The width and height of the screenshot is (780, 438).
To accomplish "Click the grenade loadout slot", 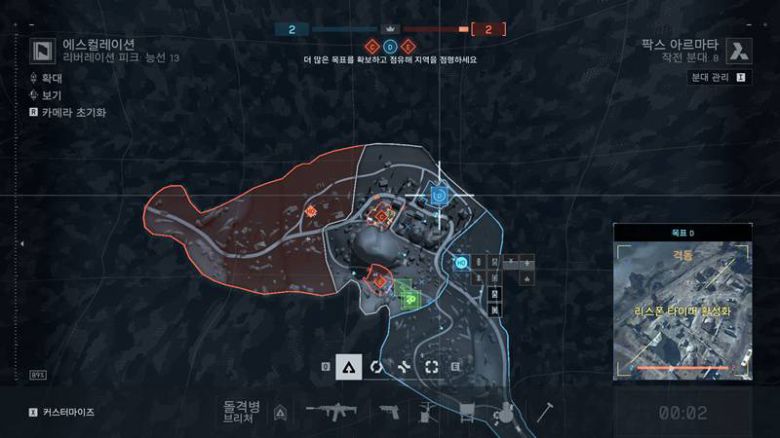I will (505, 411).
